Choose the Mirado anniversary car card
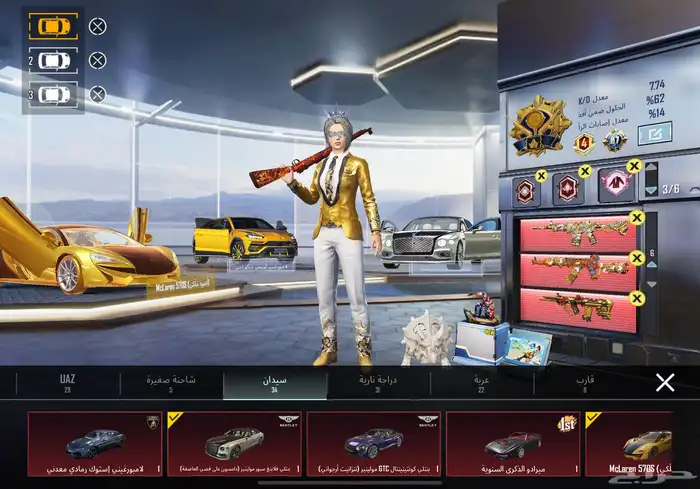 click(512, 443)
